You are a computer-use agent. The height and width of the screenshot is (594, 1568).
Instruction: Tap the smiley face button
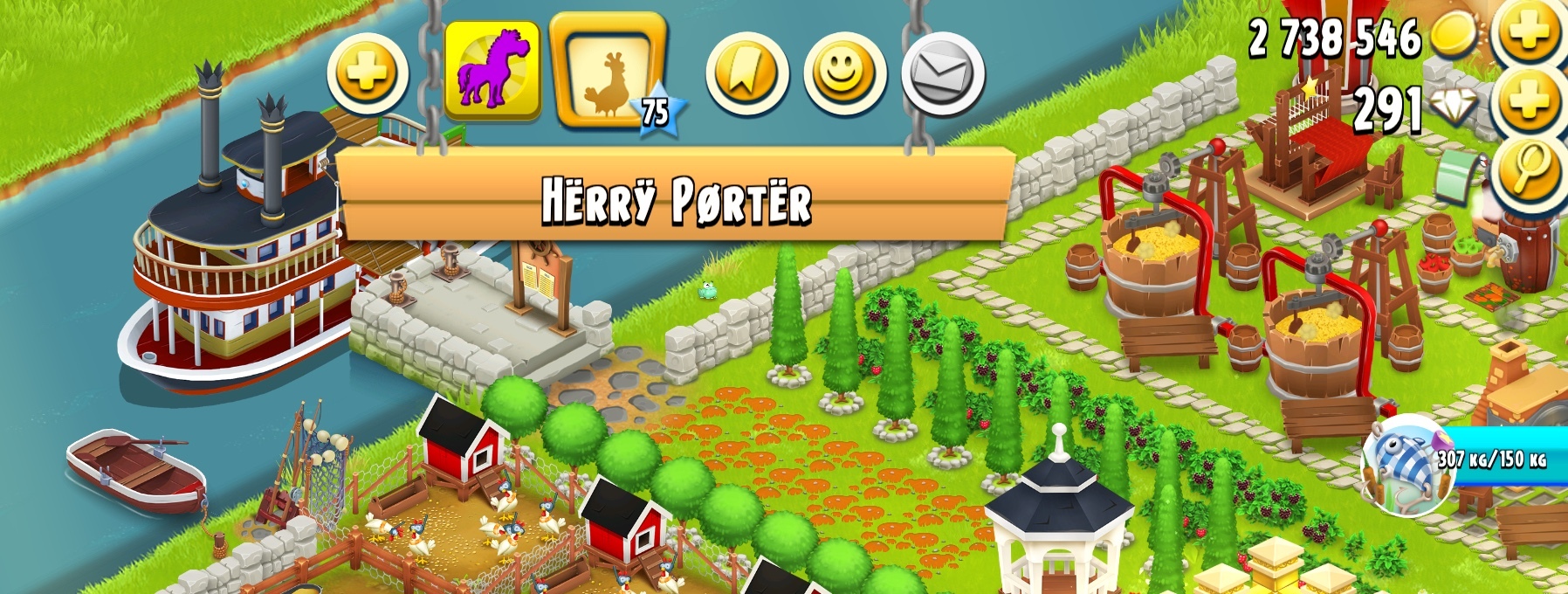844,75
